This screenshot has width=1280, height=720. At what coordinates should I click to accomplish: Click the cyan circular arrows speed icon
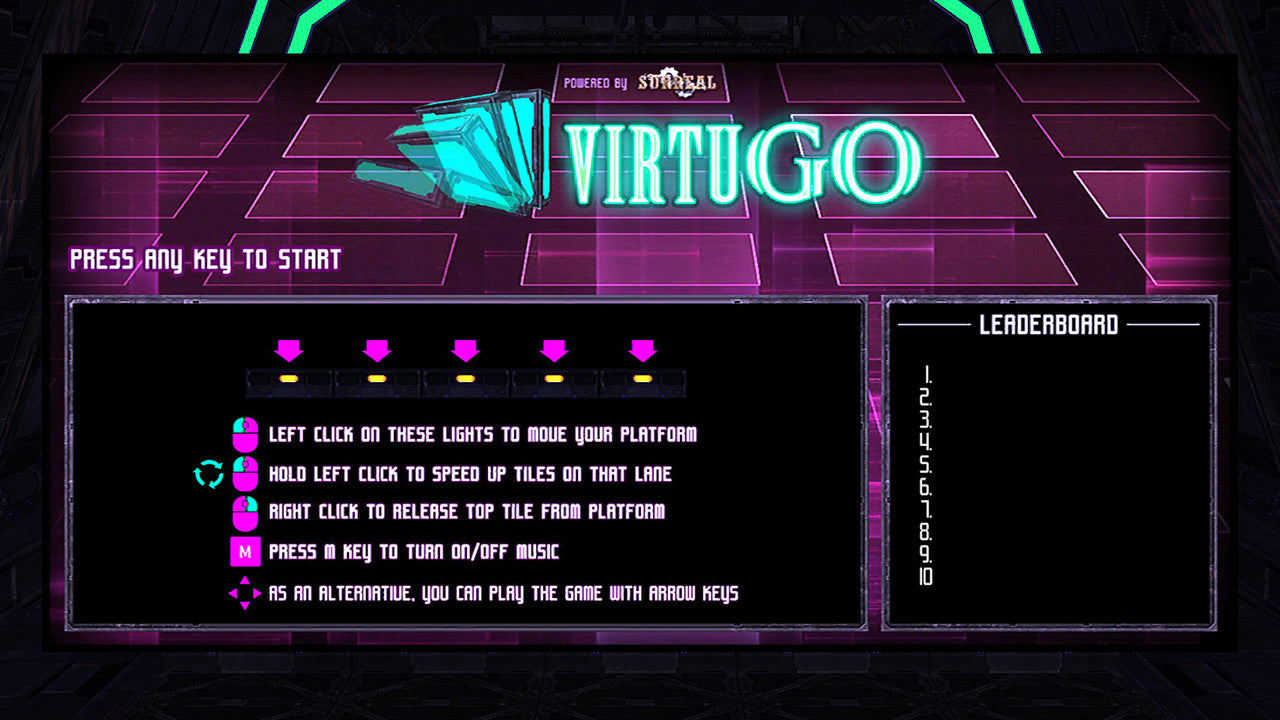(210, 474)
